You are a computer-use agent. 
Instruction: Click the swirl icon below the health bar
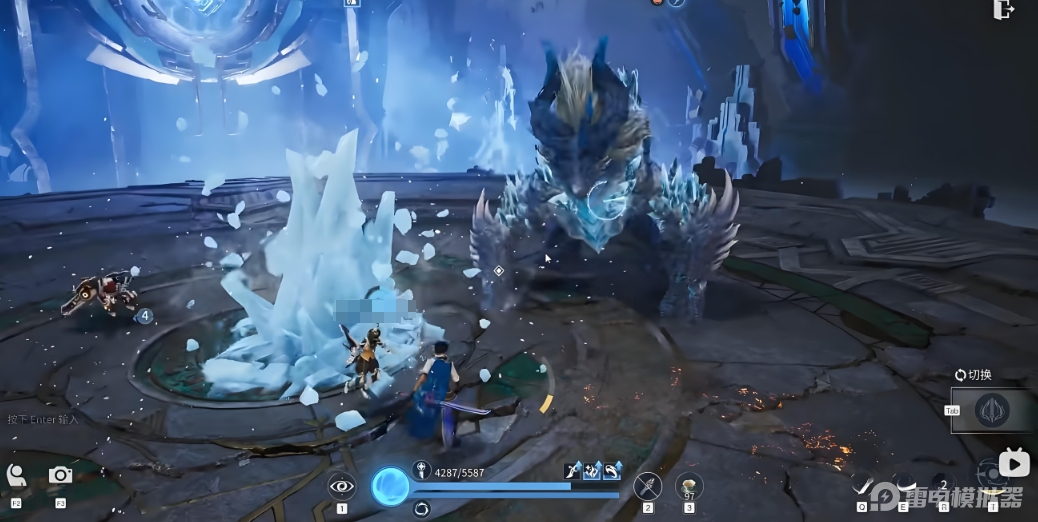421,509
